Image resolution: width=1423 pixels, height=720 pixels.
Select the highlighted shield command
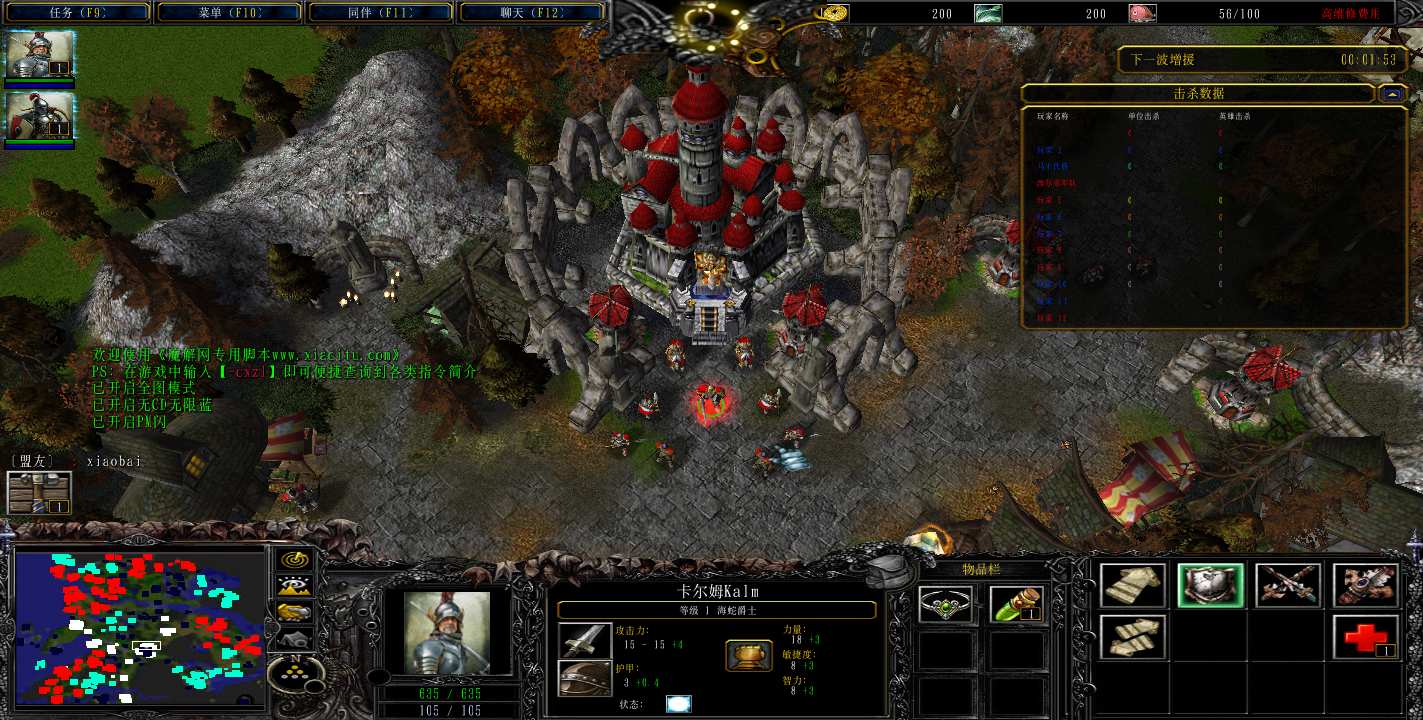[x=1210, y=585]
